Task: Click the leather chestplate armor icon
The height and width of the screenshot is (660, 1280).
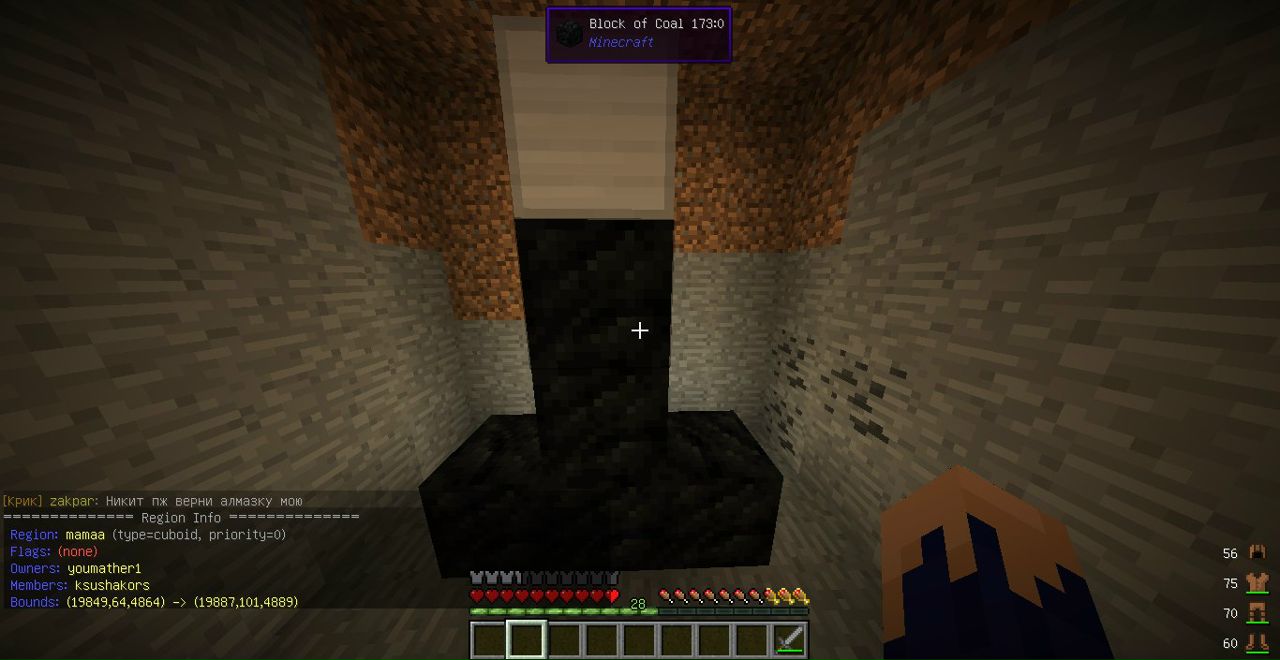Action: [1257, 583]
